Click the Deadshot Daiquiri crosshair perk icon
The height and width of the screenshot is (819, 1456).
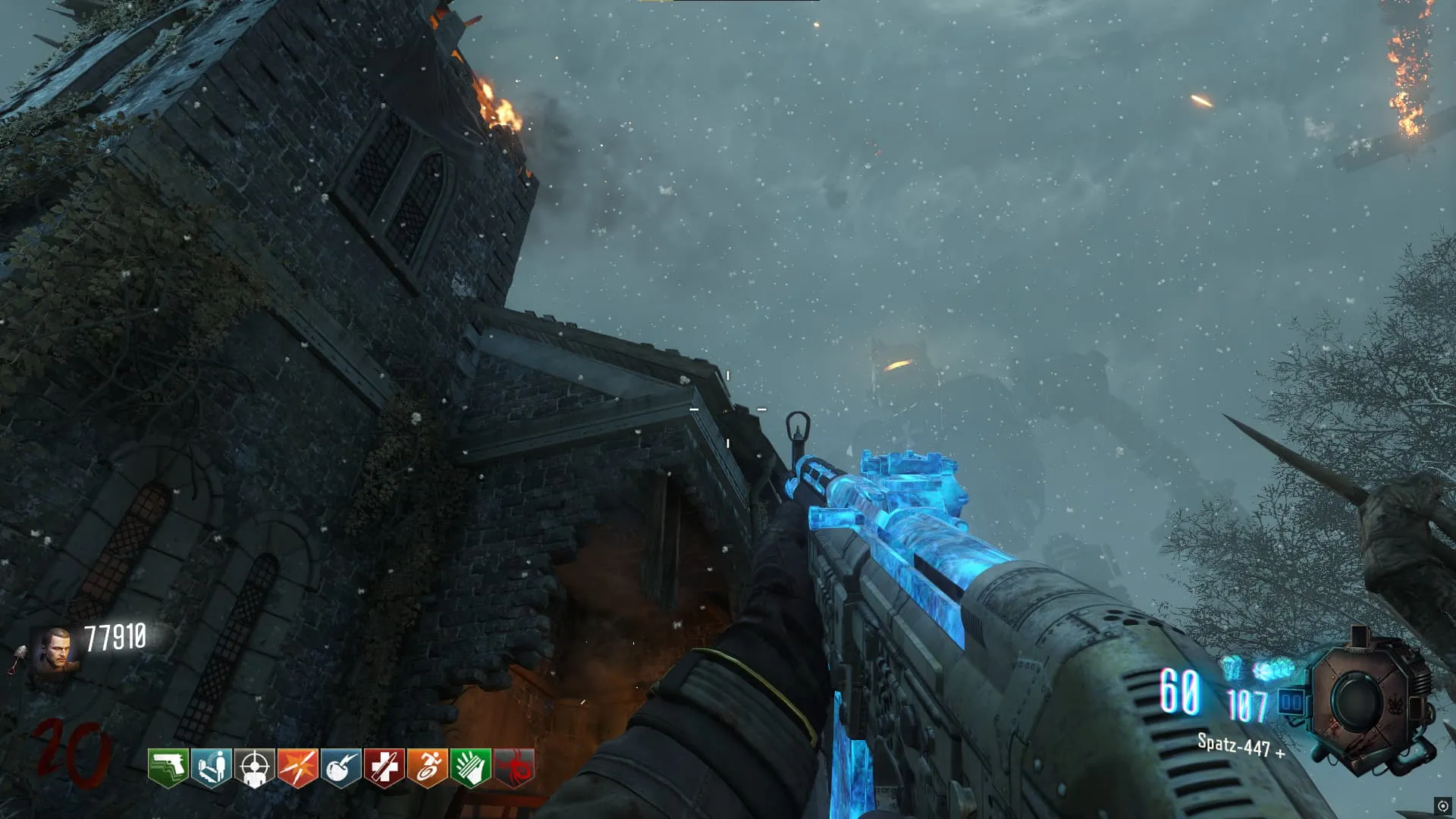click(255, 767)
